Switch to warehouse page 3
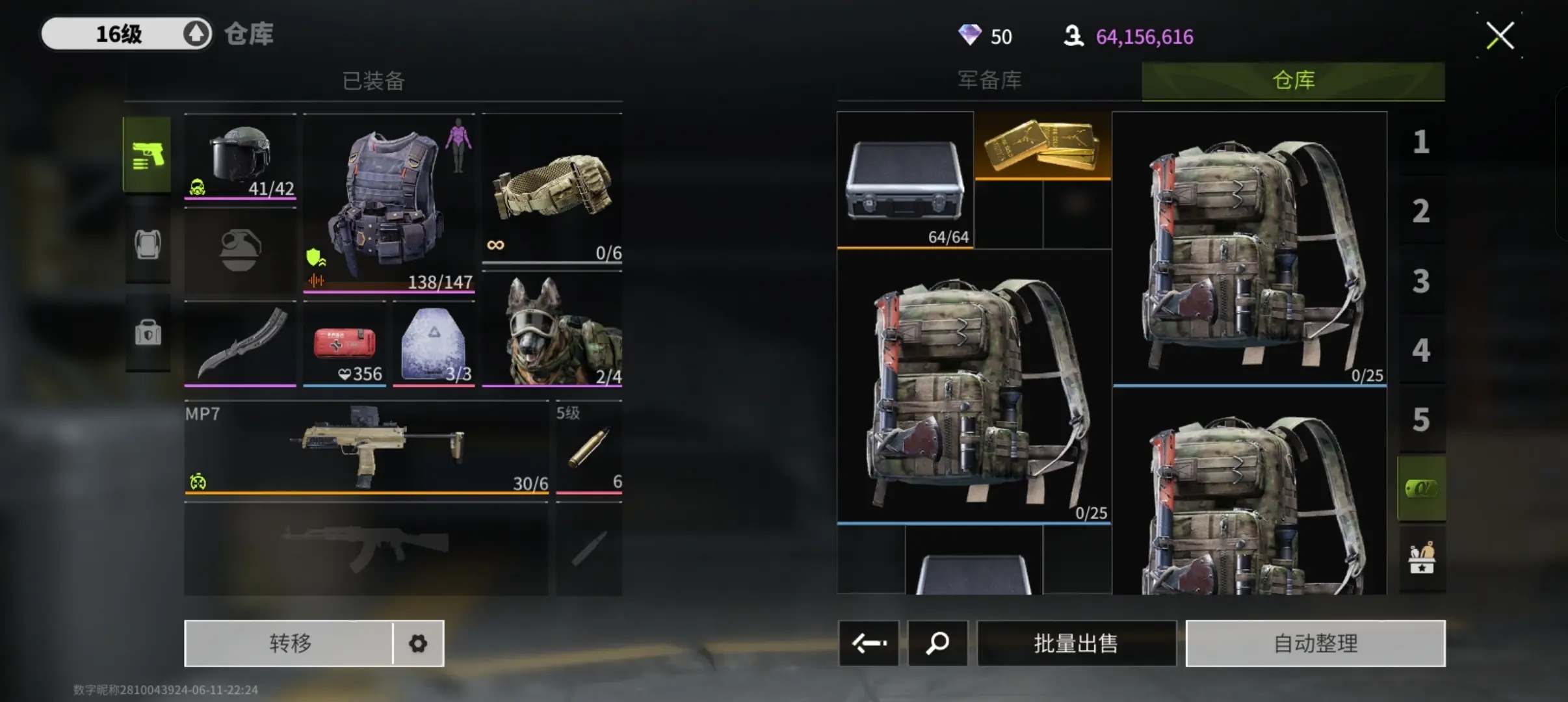 [x=1421, y=281]
